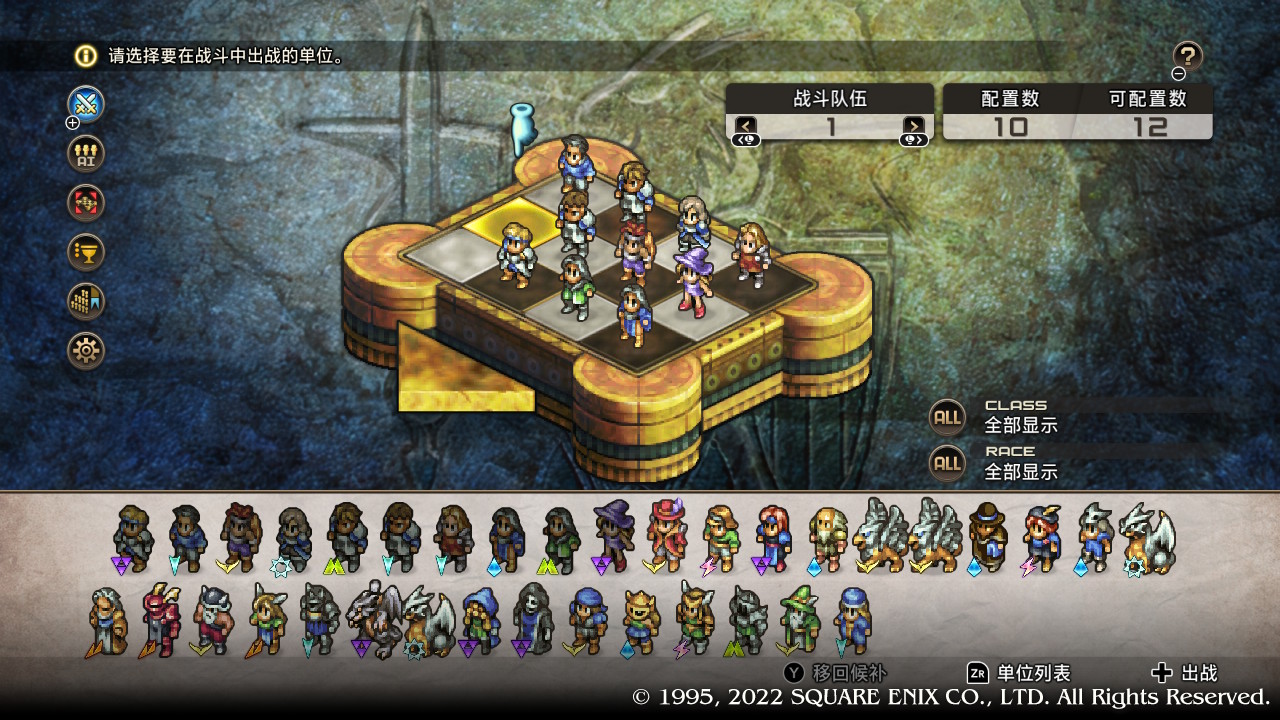Open the golden trophy list icon
The image size is (1280, 720).
[86, 251]
